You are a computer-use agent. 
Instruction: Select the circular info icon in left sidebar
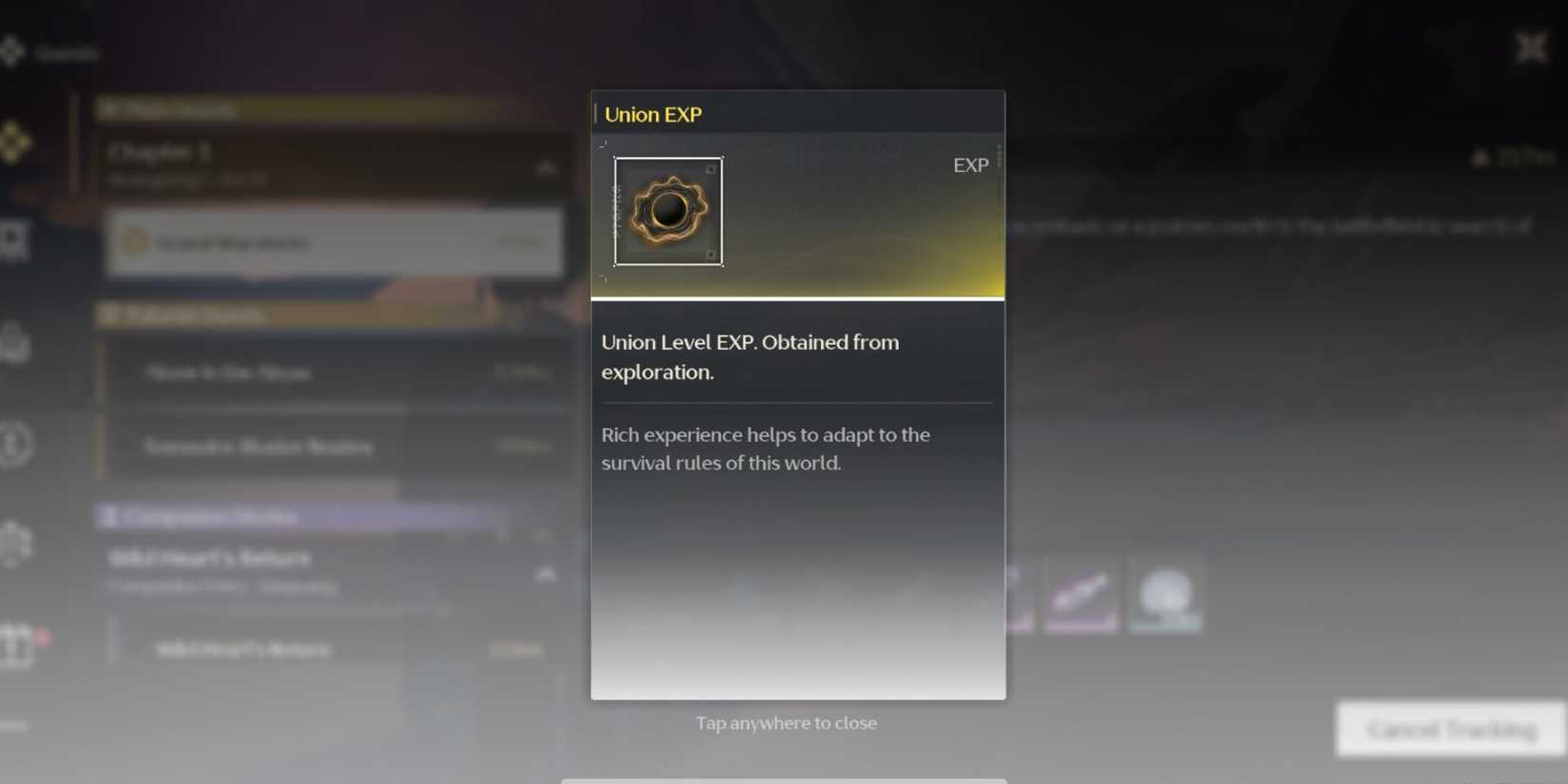tap(12, 444)
